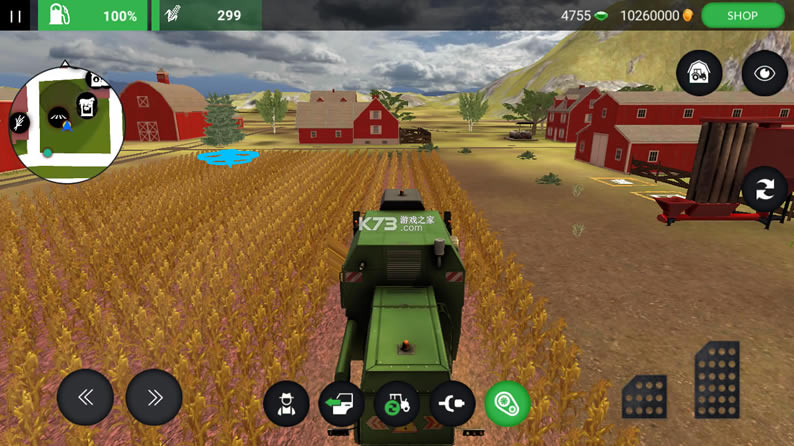Select the wheat marker on the minimap

20,123
